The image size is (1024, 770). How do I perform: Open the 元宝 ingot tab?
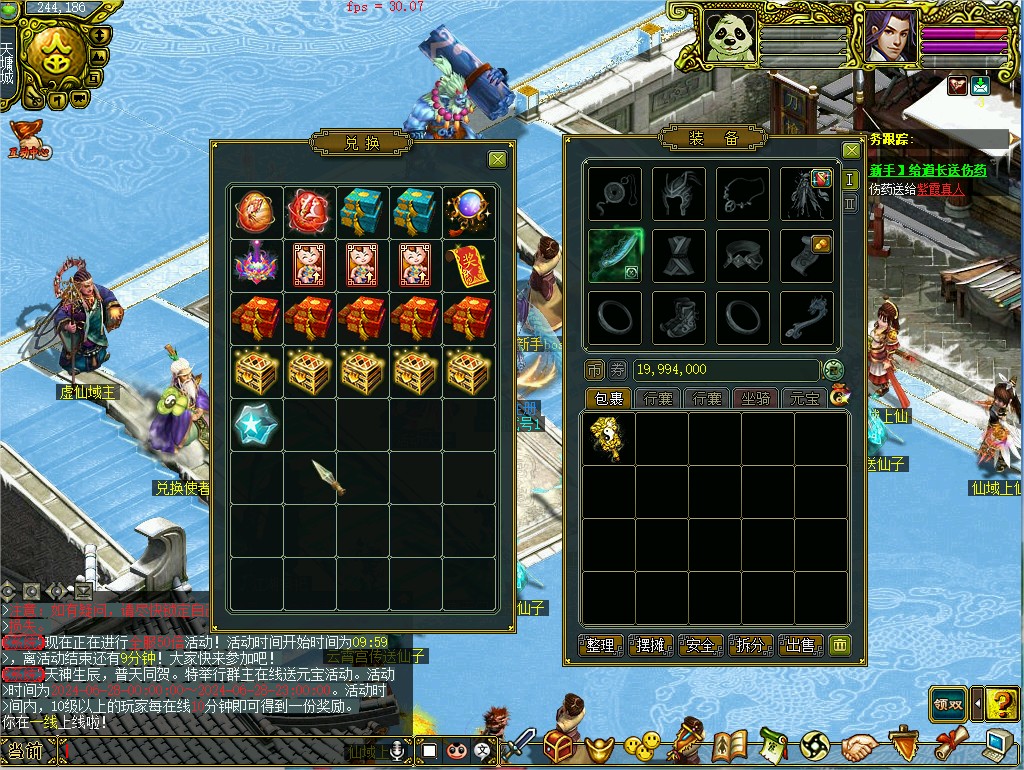tap(805, 398)
